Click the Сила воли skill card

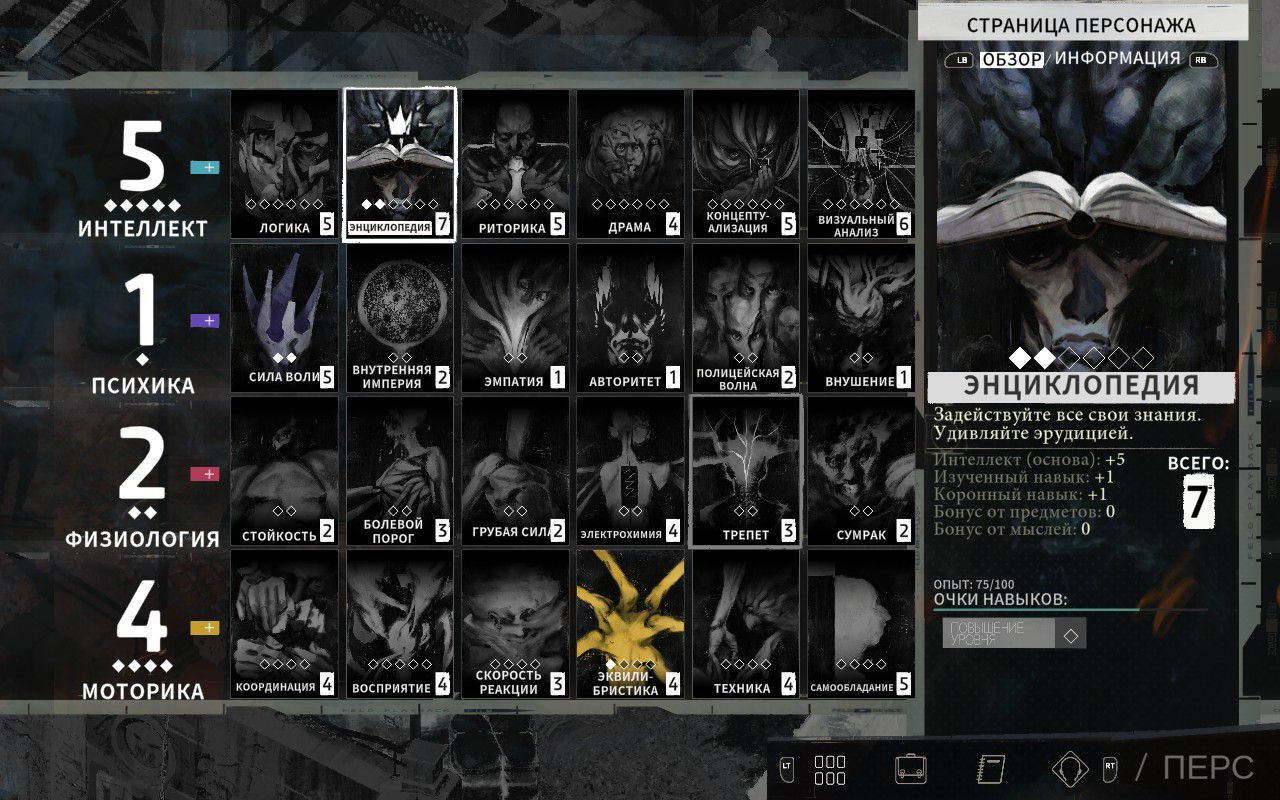click(x=285, y=318)
